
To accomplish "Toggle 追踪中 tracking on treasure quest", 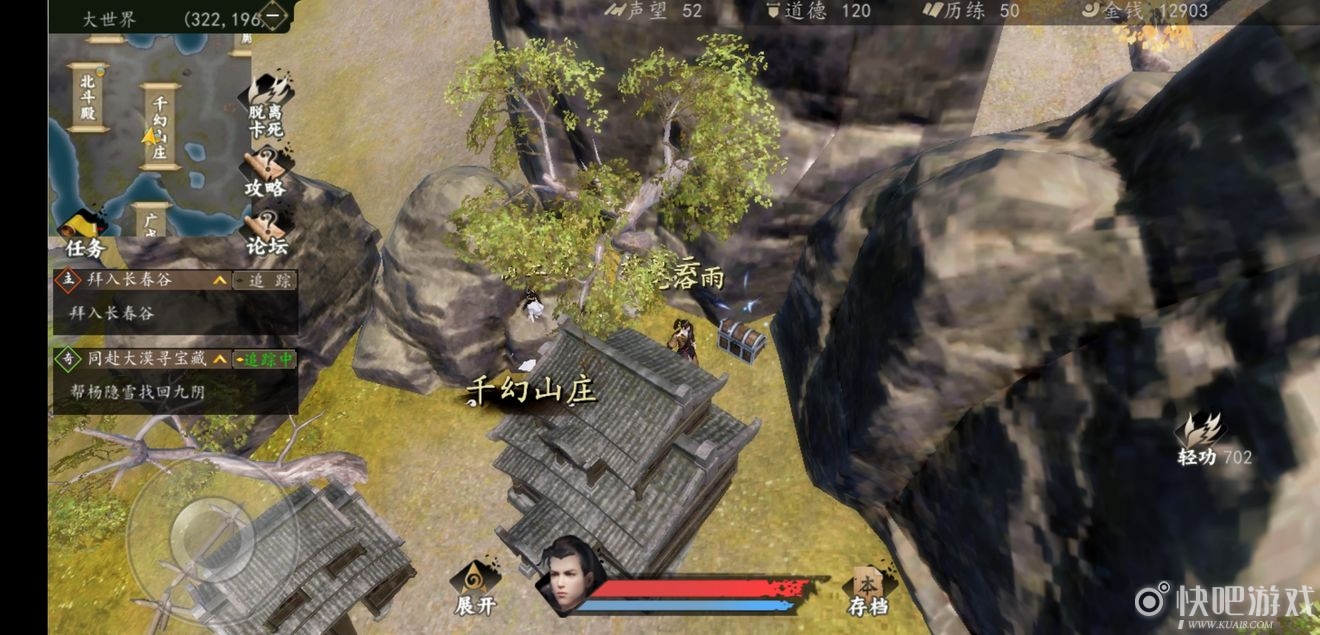I will click(x=265, y=358).
